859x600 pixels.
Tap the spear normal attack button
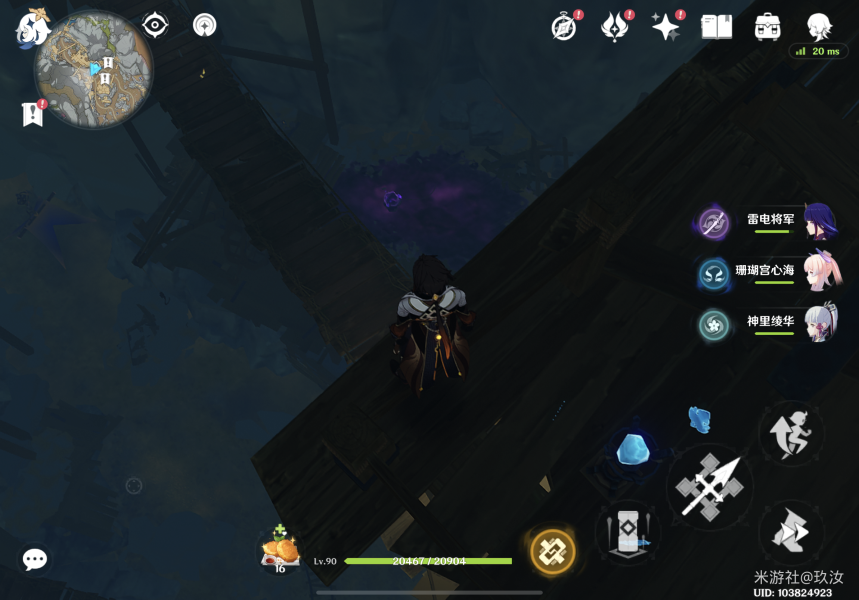(709, 486)
